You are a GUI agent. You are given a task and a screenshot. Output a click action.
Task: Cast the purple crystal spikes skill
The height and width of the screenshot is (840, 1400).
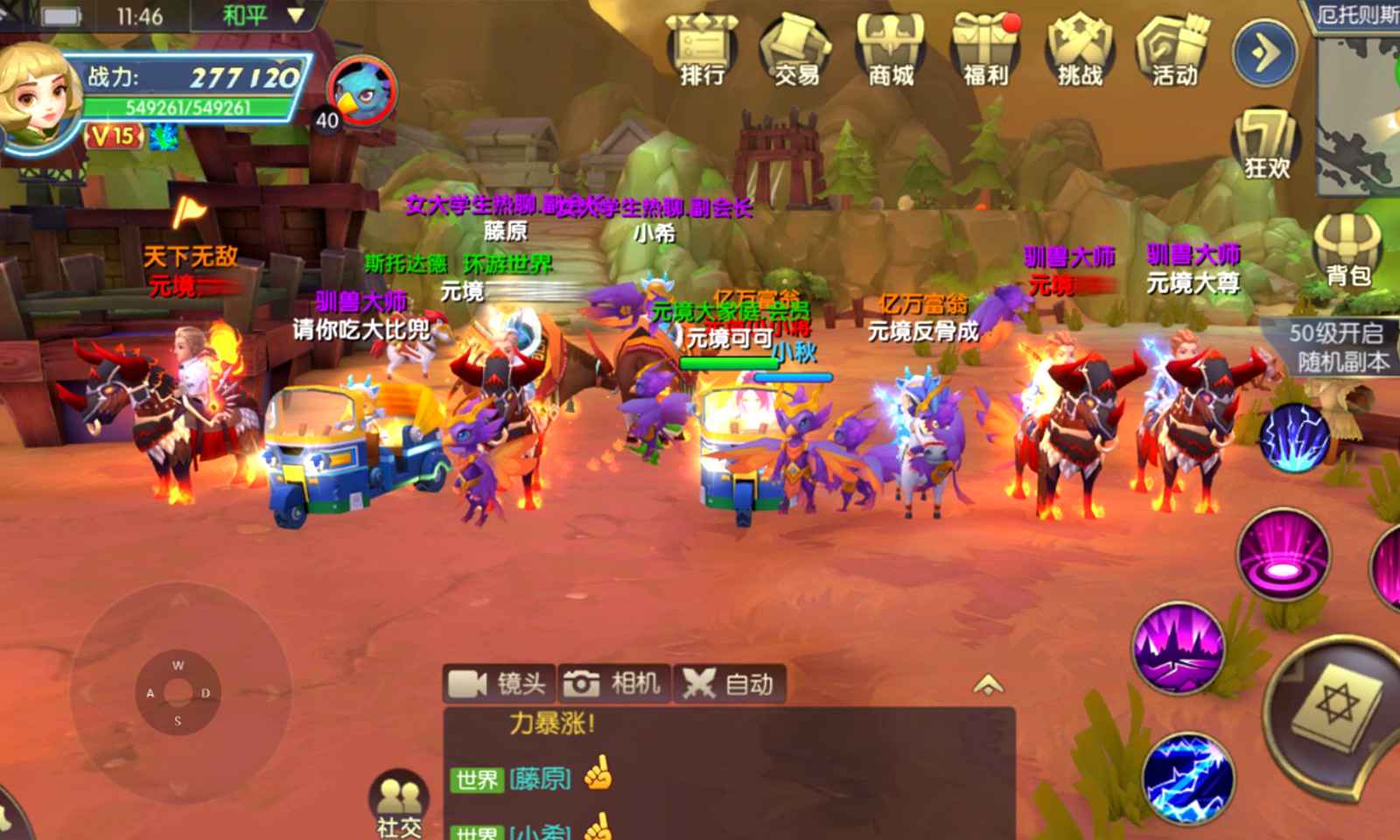1179,647
